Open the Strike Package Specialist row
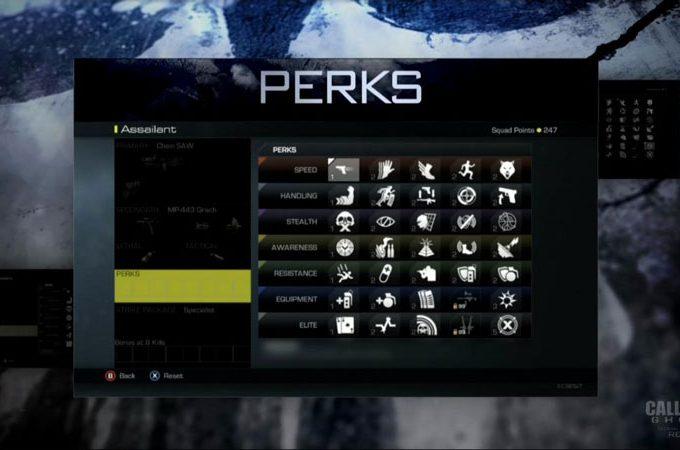 click(x=182, y=311)
